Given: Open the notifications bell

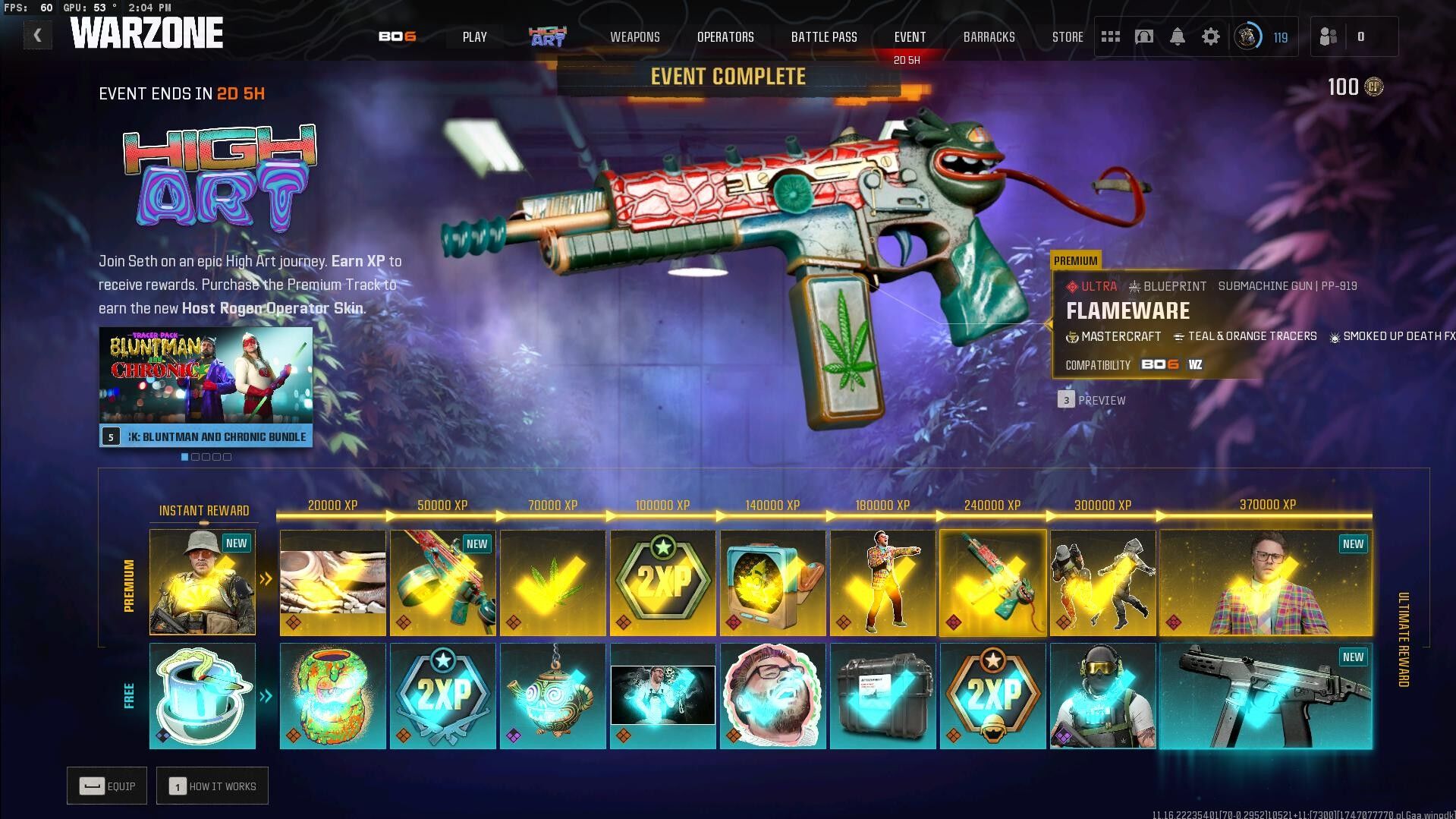Looking at the screenshot, I should point(1177,36).
